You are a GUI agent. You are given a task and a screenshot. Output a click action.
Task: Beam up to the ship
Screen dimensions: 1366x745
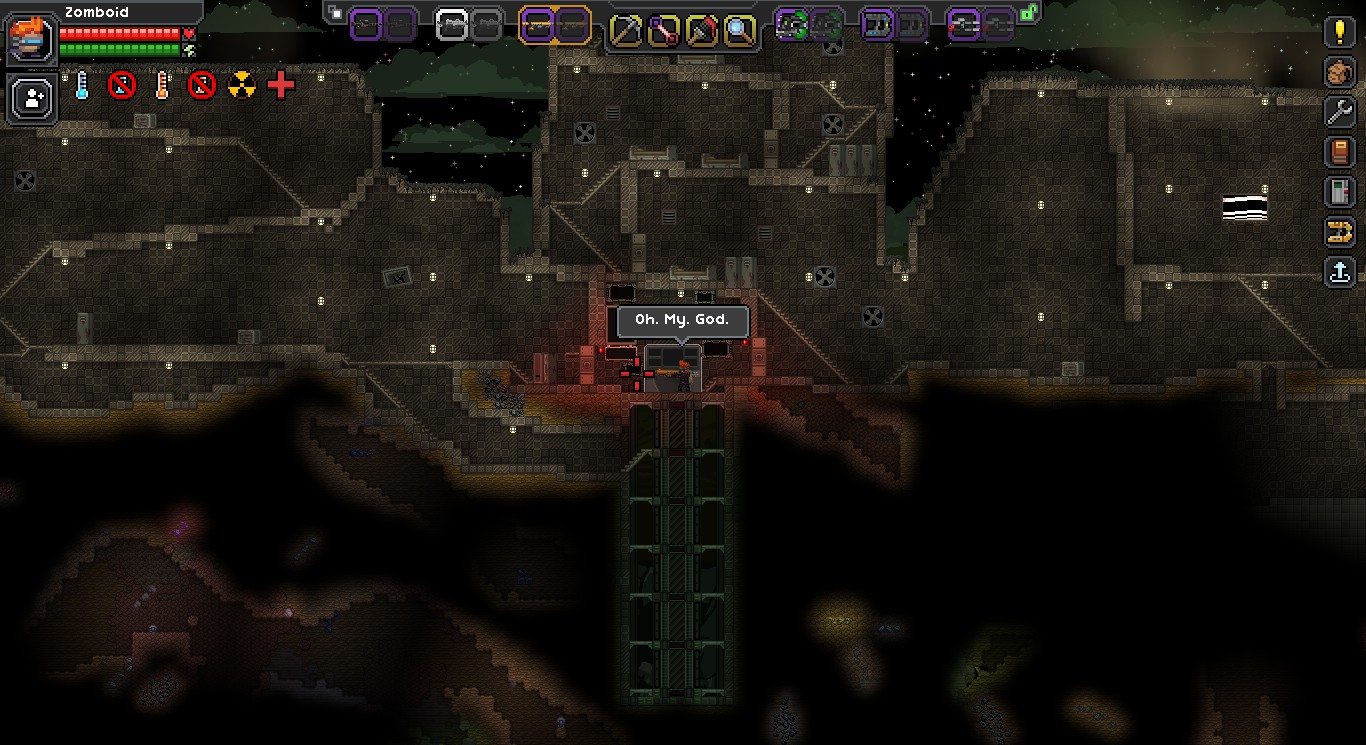pyautogui.click(x=1340, y=272)
